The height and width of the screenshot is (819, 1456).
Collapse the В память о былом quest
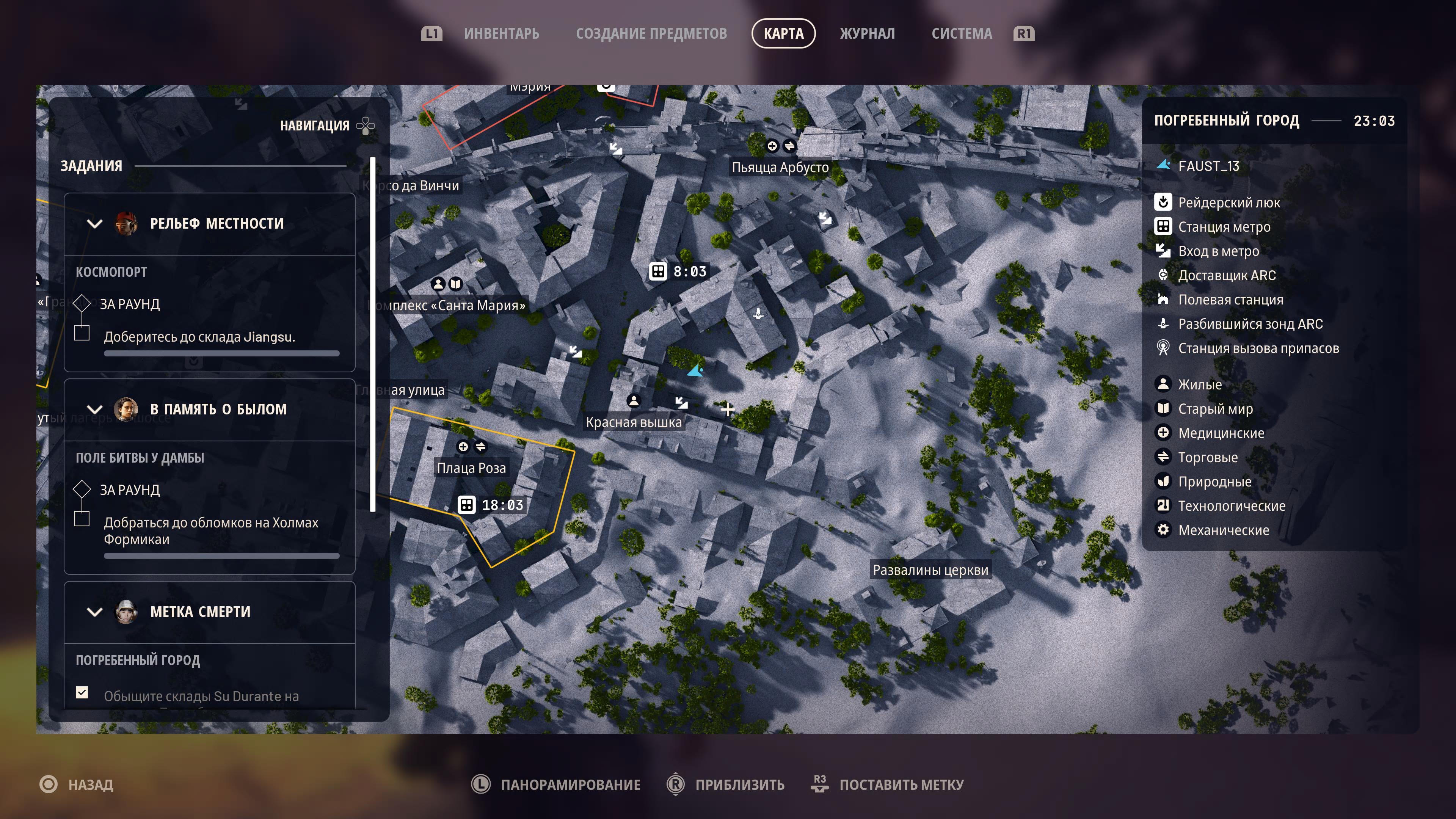(x=95, y=409)
